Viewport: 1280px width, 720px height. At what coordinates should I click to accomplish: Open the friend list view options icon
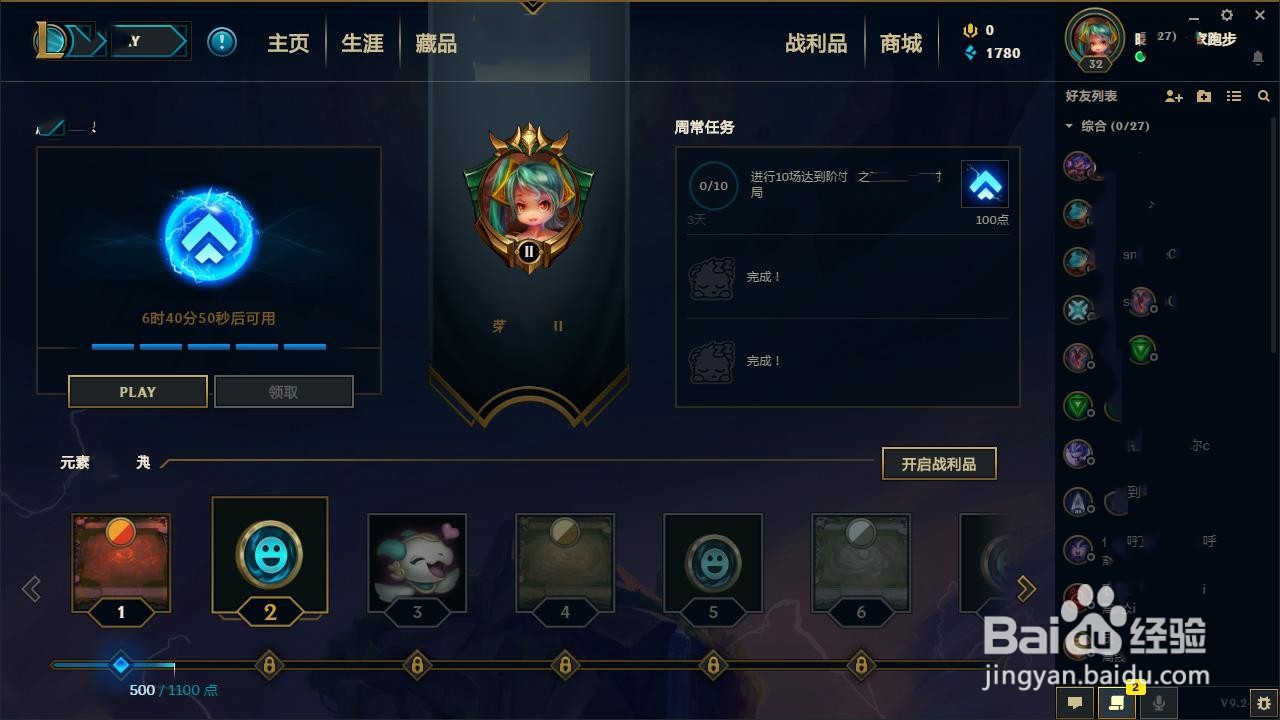click(1233, 96)
